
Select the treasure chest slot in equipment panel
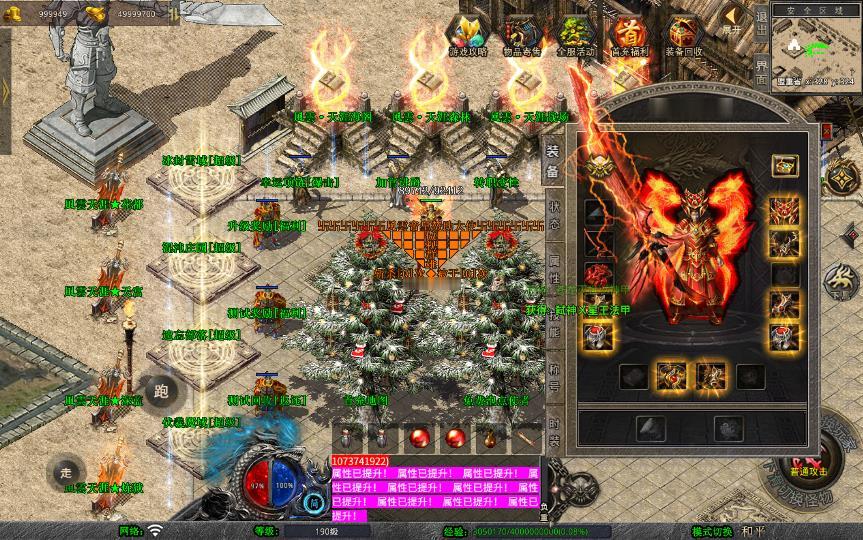785,165
